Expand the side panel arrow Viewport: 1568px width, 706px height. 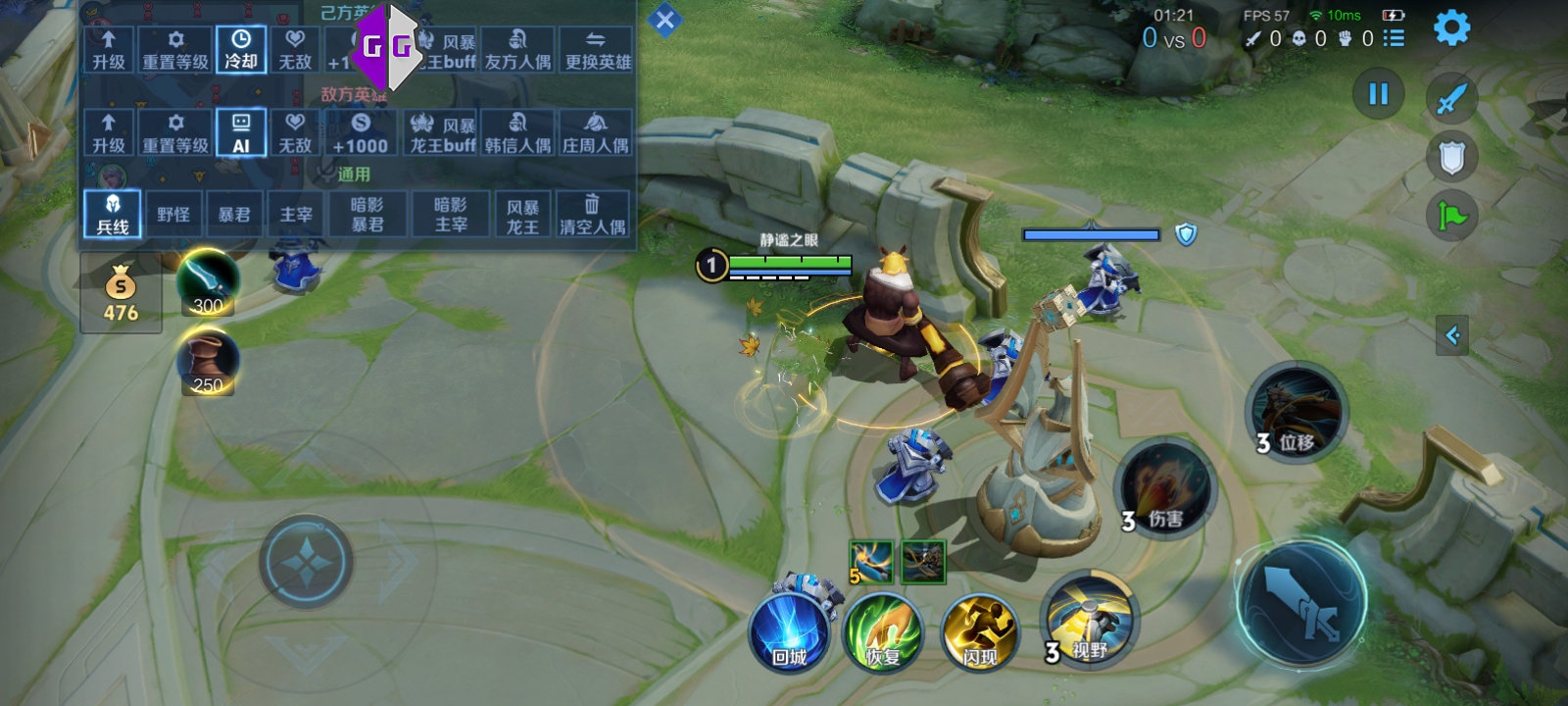(x=1452, y=335)
